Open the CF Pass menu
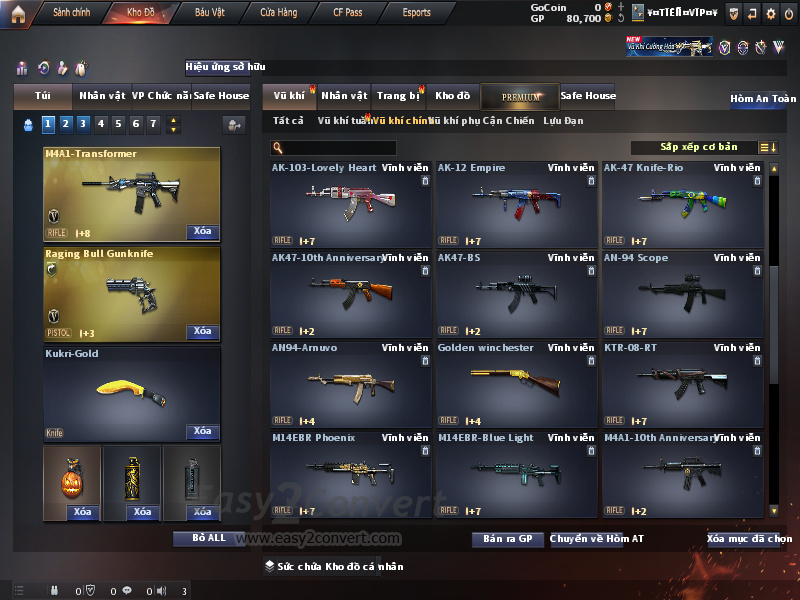This screenshot has height=600, width=800. (349, 13)
